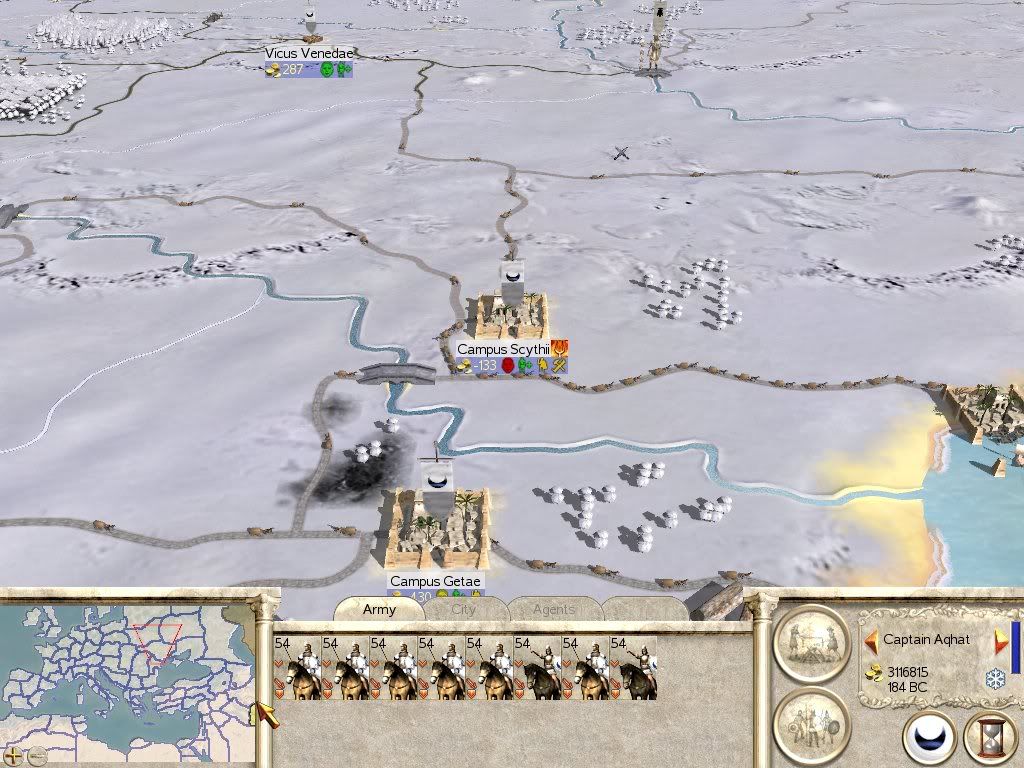
Task: End the turn with the hourglass button
Action: click(x=988, y=739)
